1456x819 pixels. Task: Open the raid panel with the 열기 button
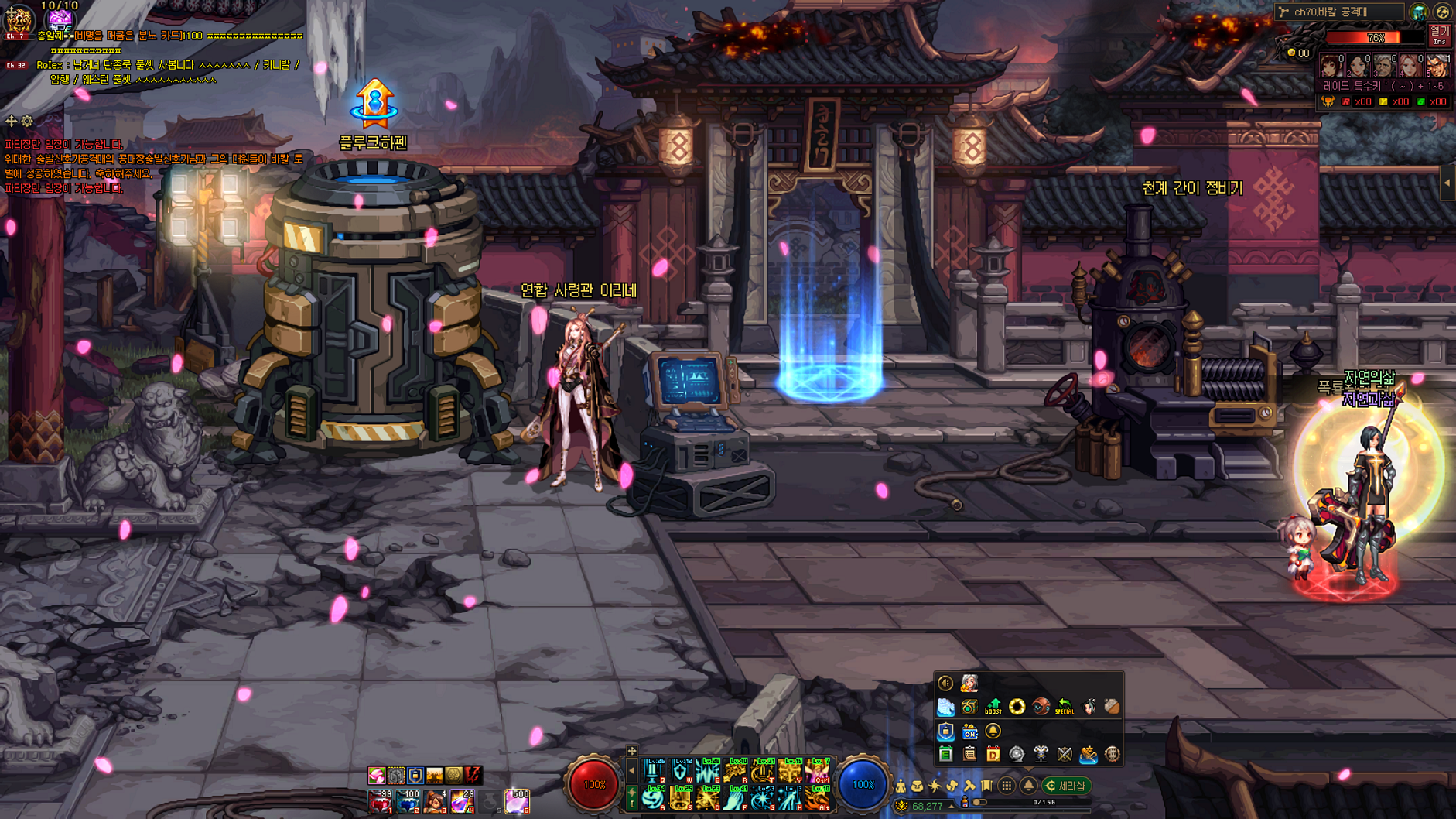(1439, 36)
